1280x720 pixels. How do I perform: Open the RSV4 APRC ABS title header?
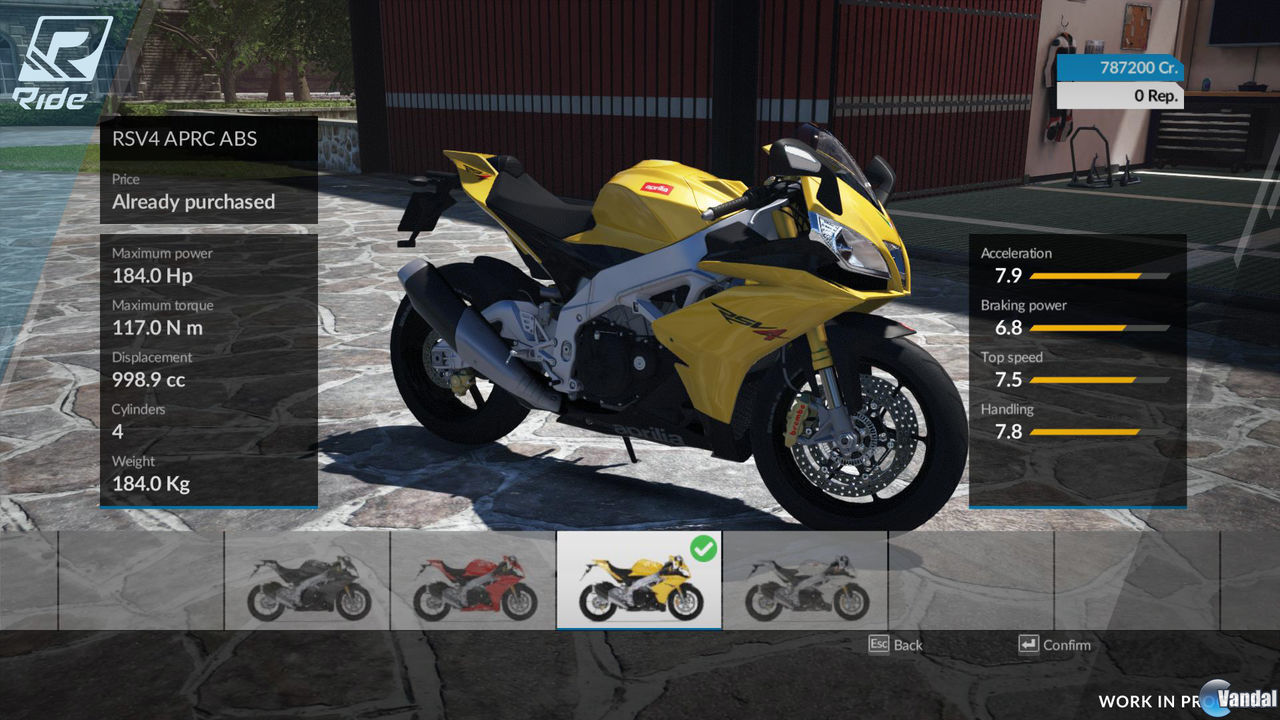tap(185, 139)
